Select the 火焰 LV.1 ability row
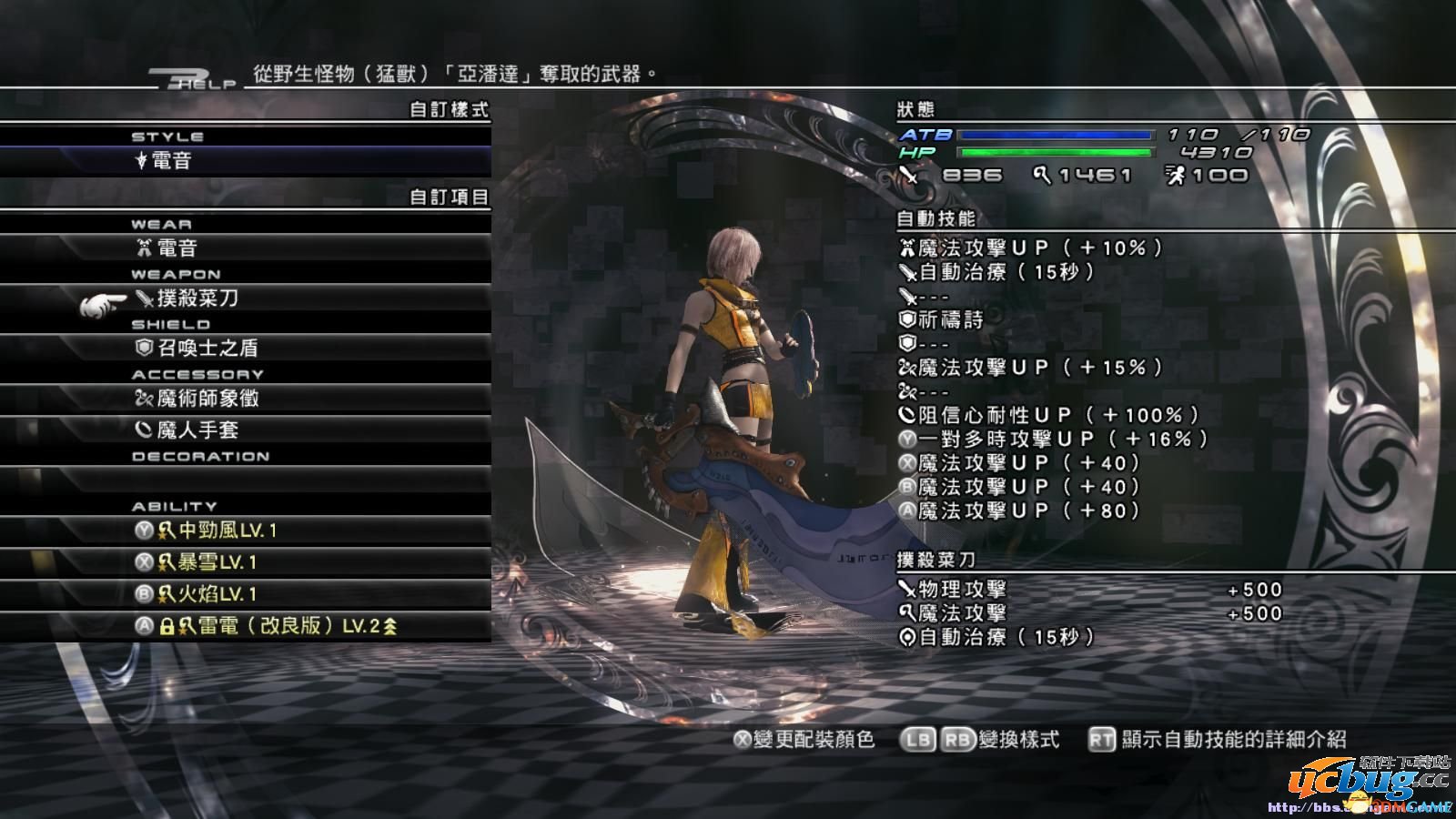1456x819 pixels. coord(246,594)
